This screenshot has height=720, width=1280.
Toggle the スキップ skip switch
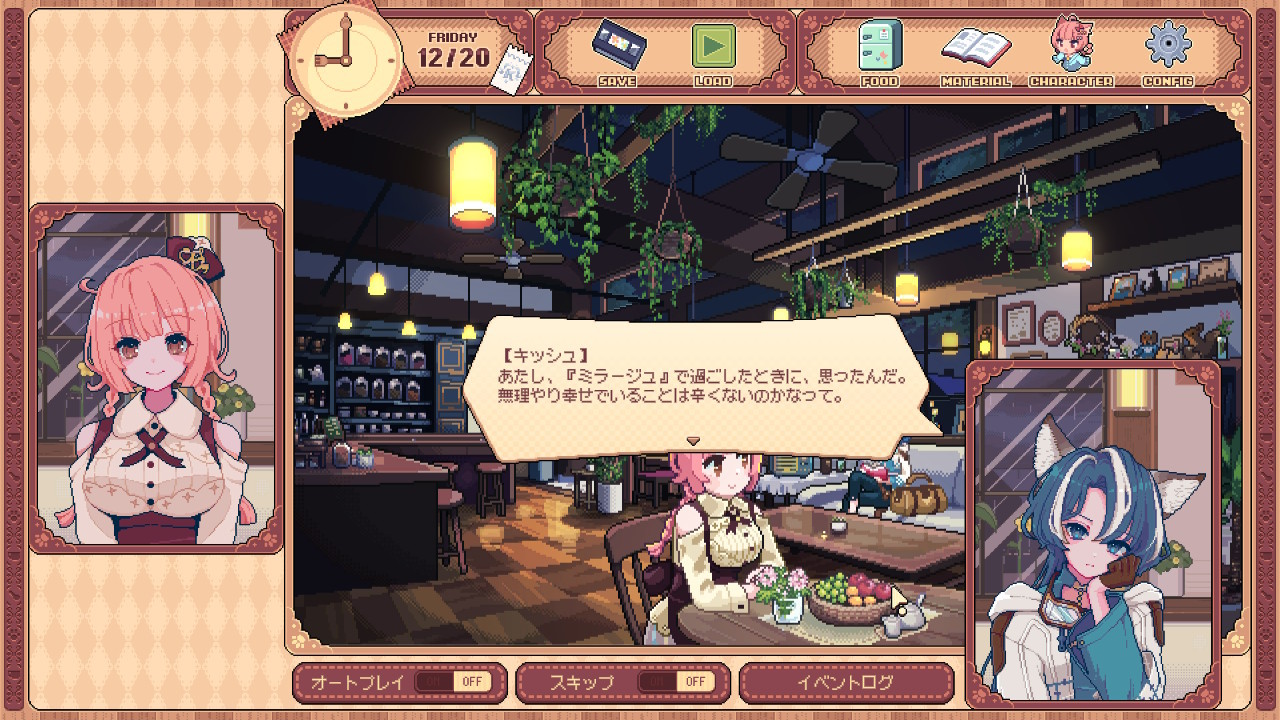(x=676, y=682)
